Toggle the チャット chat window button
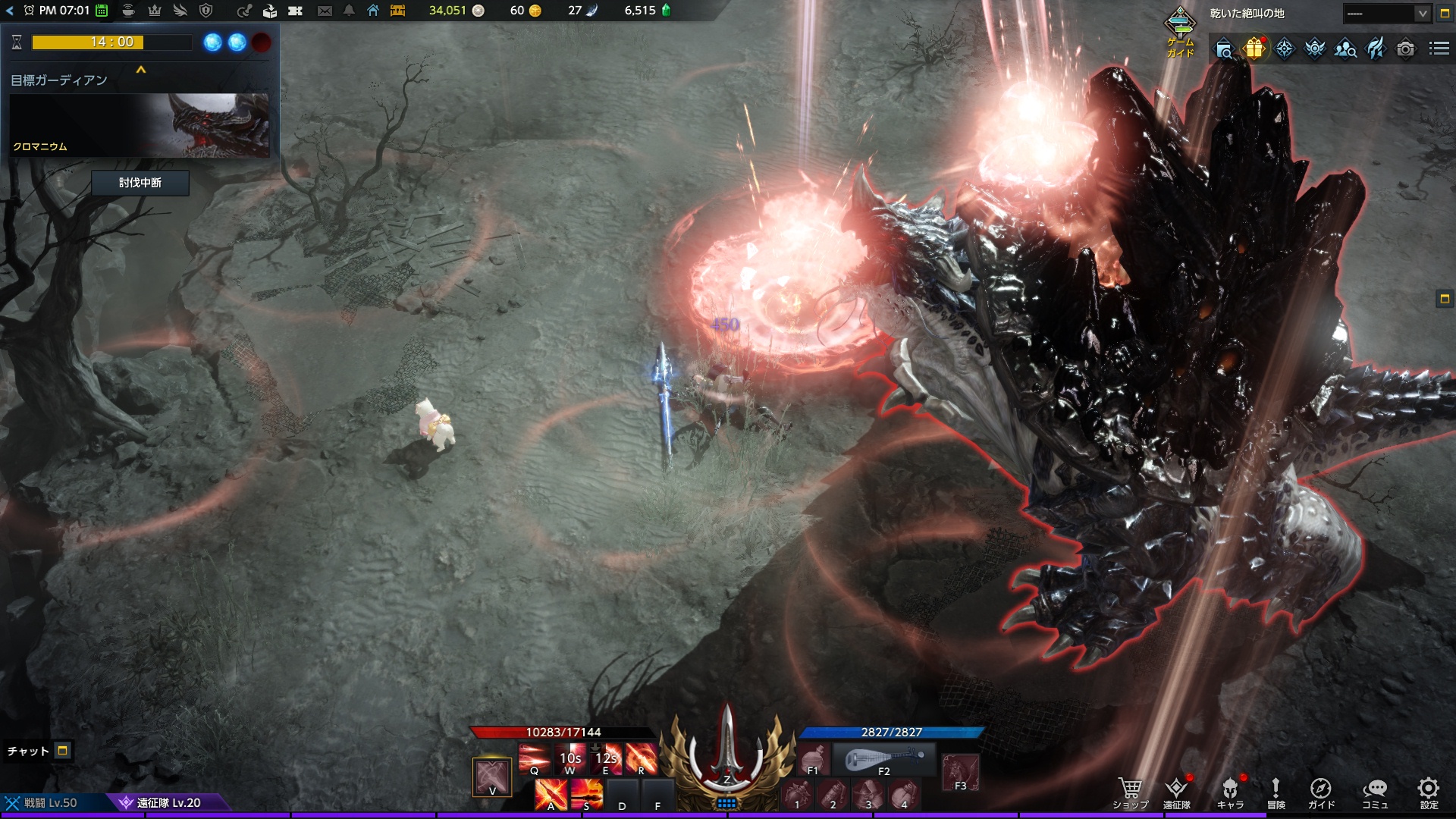Screen dimensions: 1456x819 coord(63,751)
